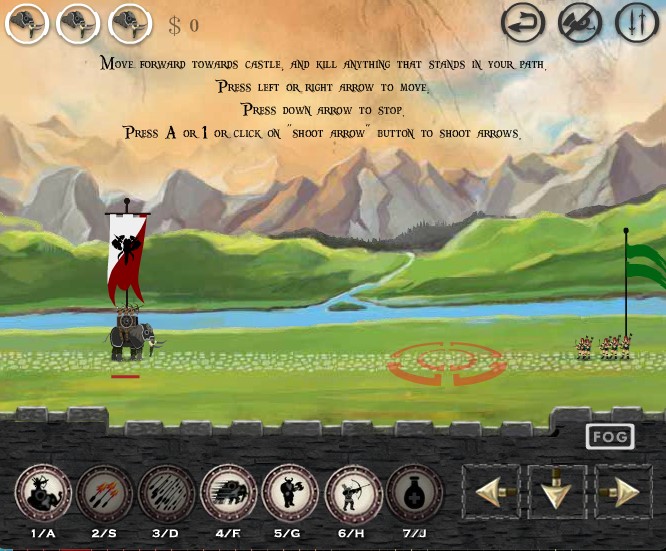Image resolution: width=666 pixels, height=551 pixels.
Task: Use the 7/J health potion
Action: coord(415,493)
